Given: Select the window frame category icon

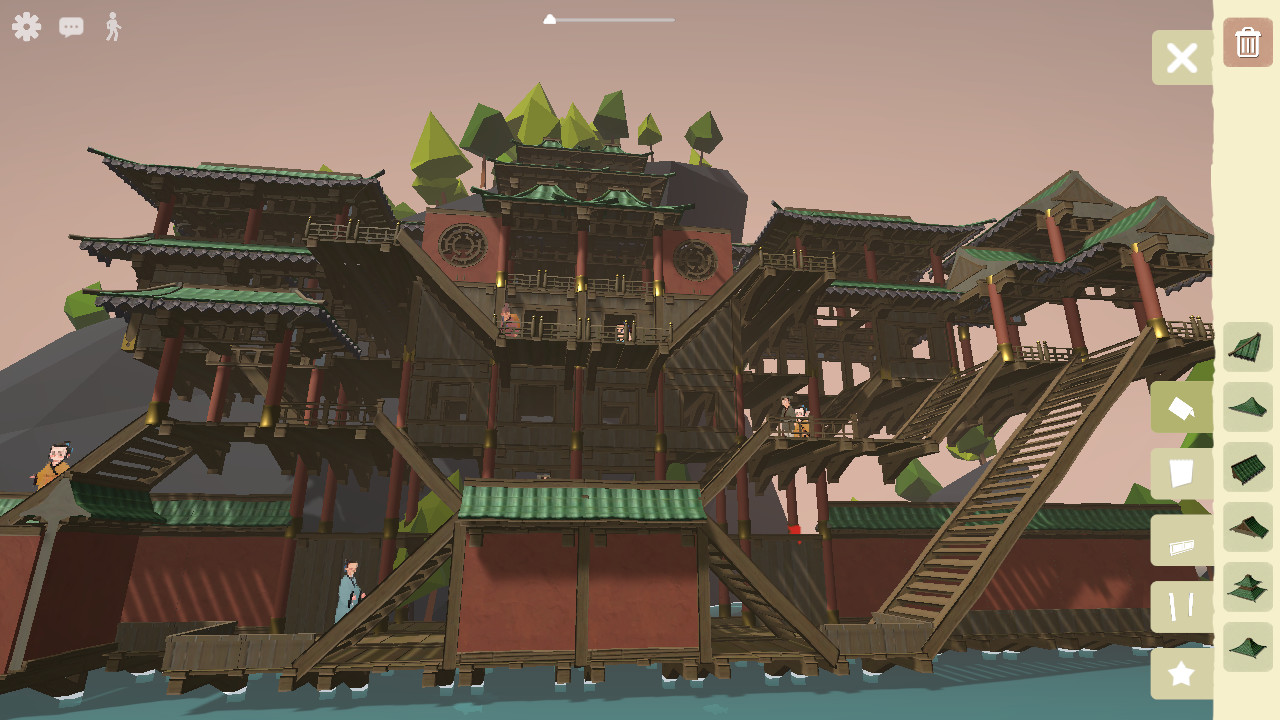Looking at the screenshot, I should click(x=1182, y=541).
